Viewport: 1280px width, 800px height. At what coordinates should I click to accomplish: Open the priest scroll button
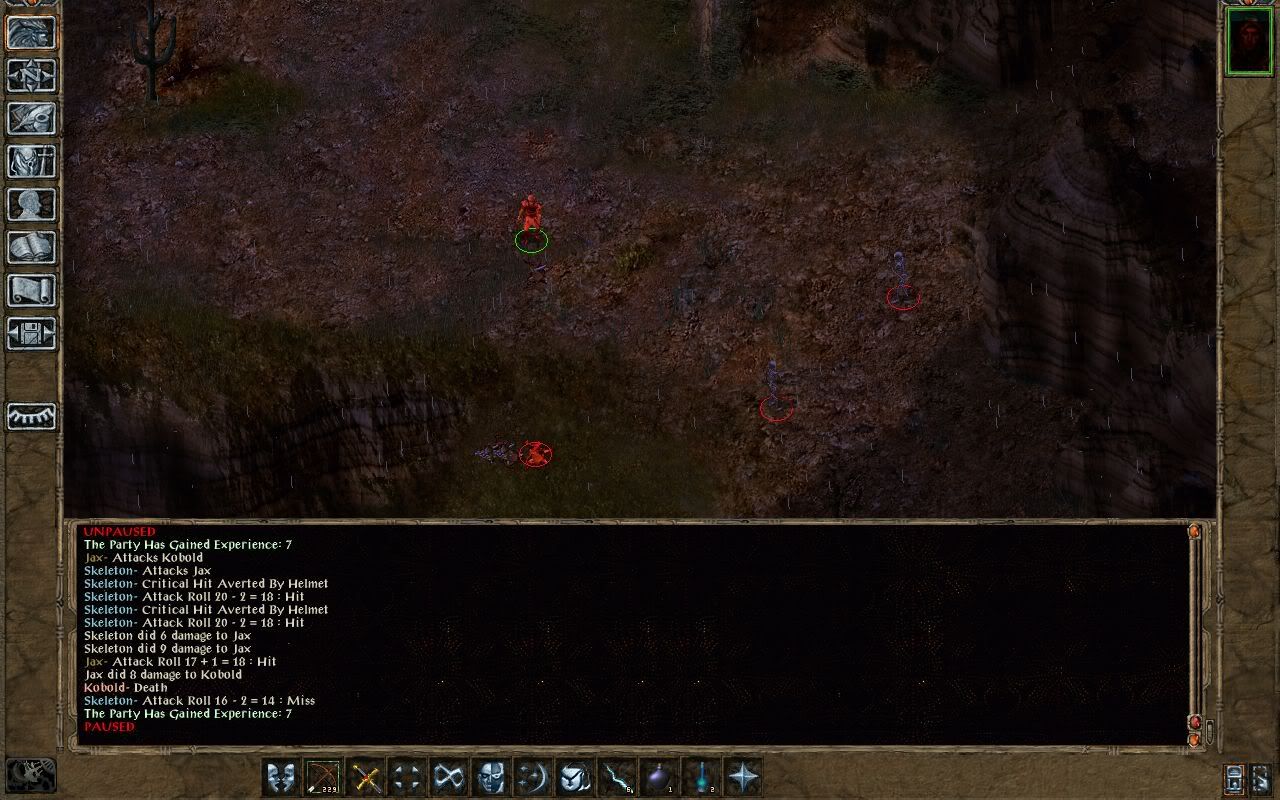[31, 290]
